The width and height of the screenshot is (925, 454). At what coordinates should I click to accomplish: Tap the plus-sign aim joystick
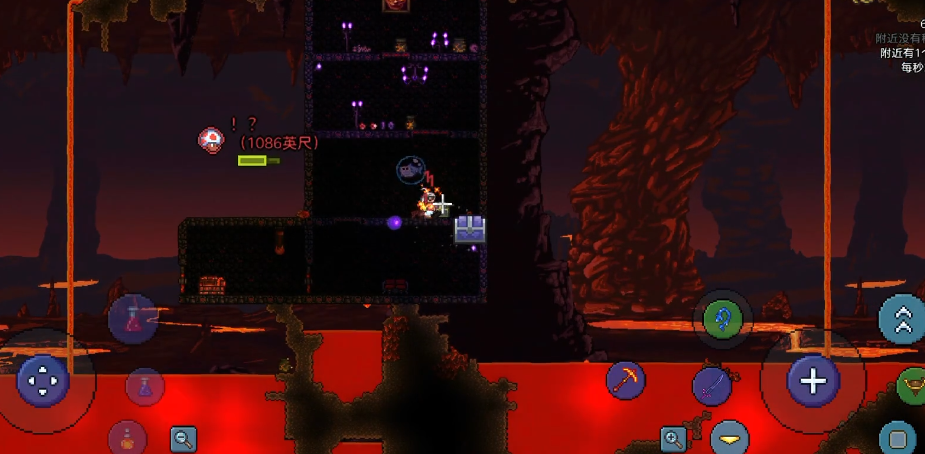click(813, 381)
